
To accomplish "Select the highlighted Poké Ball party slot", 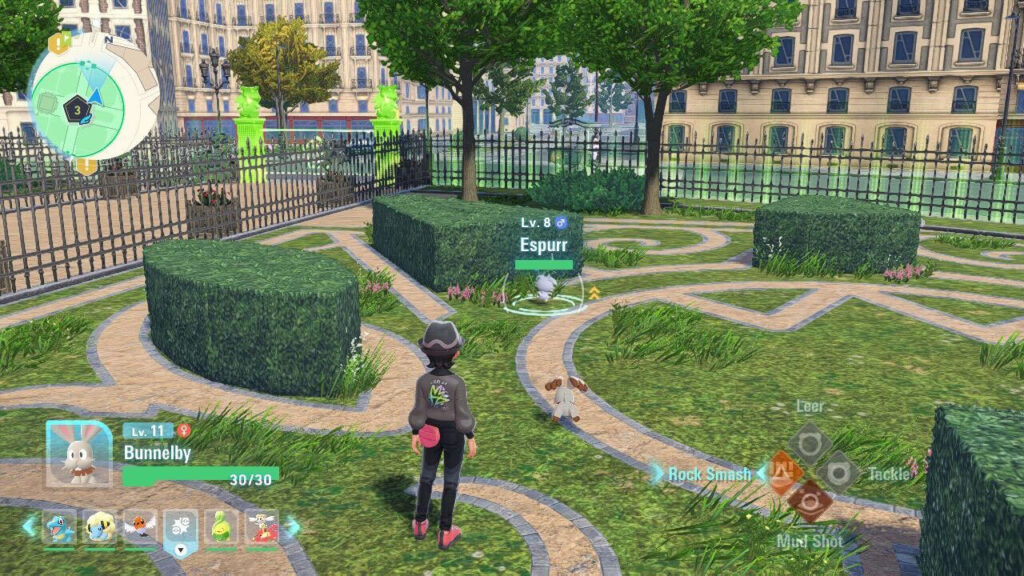I will [x=180, y=527].
